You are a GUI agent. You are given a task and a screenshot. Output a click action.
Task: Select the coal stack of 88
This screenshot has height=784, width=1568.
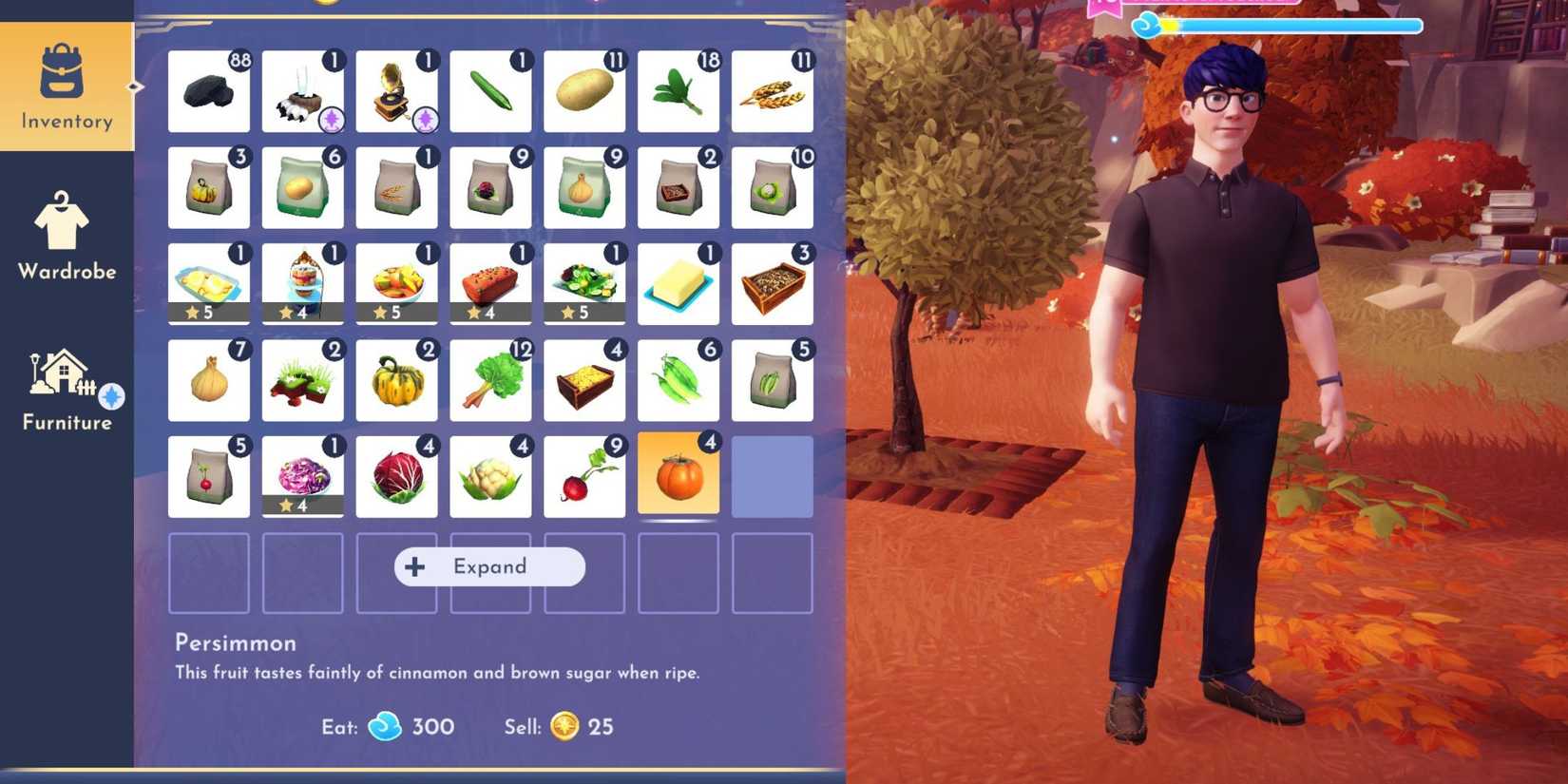pyautogui.click(x=208, y=90)
